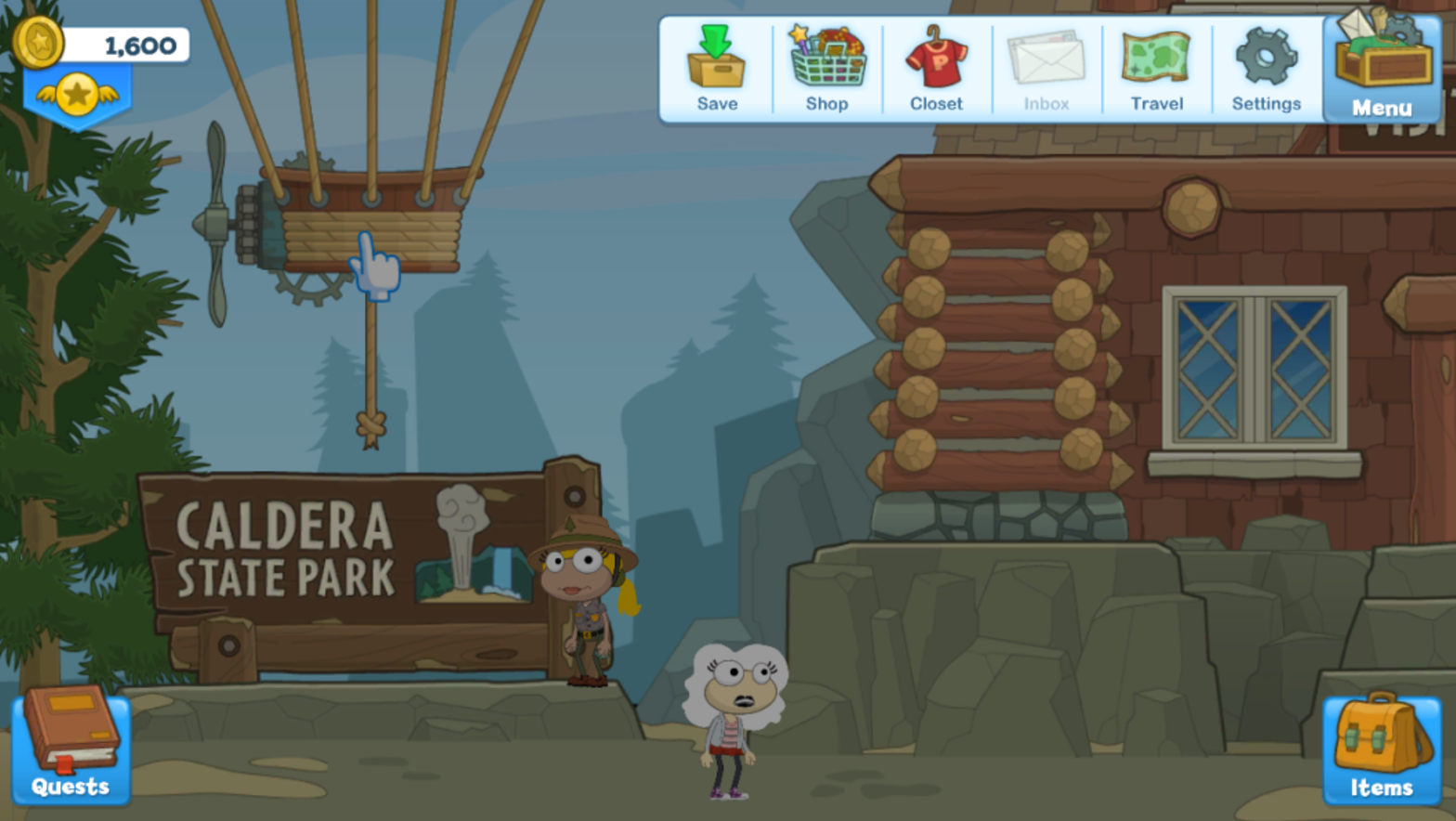
Task: Toggle the Menu chest button
Action: pos(1382,70)
